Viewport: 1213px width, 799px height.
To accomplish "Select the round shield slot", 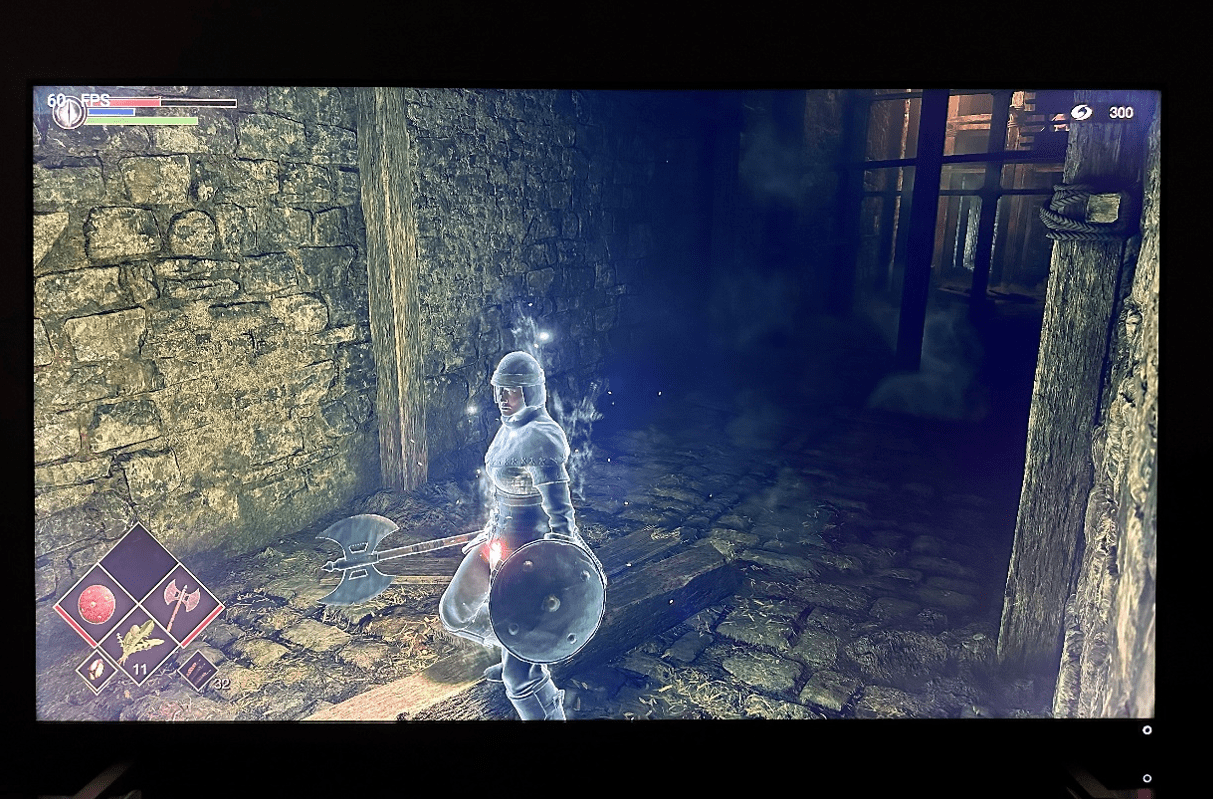I will (97, 604).
